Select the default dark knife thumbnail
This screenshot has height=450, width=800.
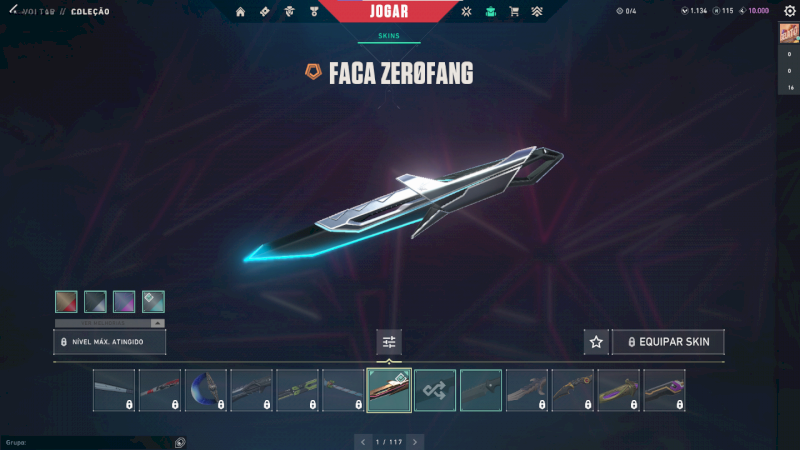pyautogui.click(x=481, y=390)
